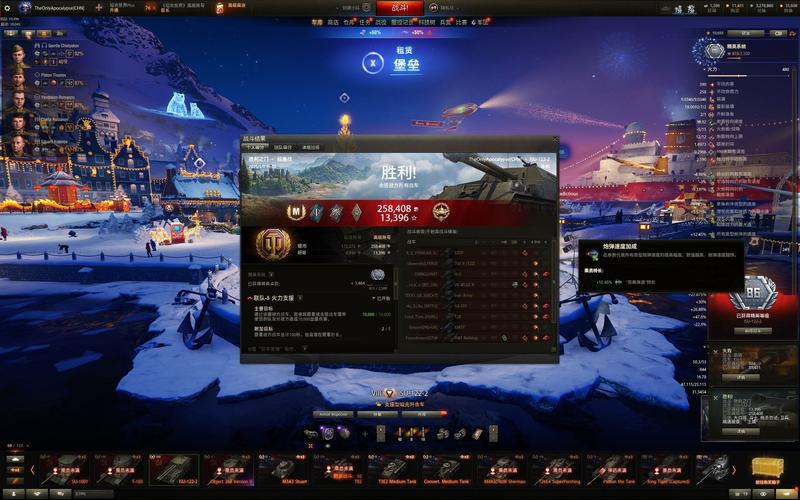The height and width of the screenshot is (500, 800).
Task: Start a battle with the red 战斗 button
Action: click(x=398, y=6)
